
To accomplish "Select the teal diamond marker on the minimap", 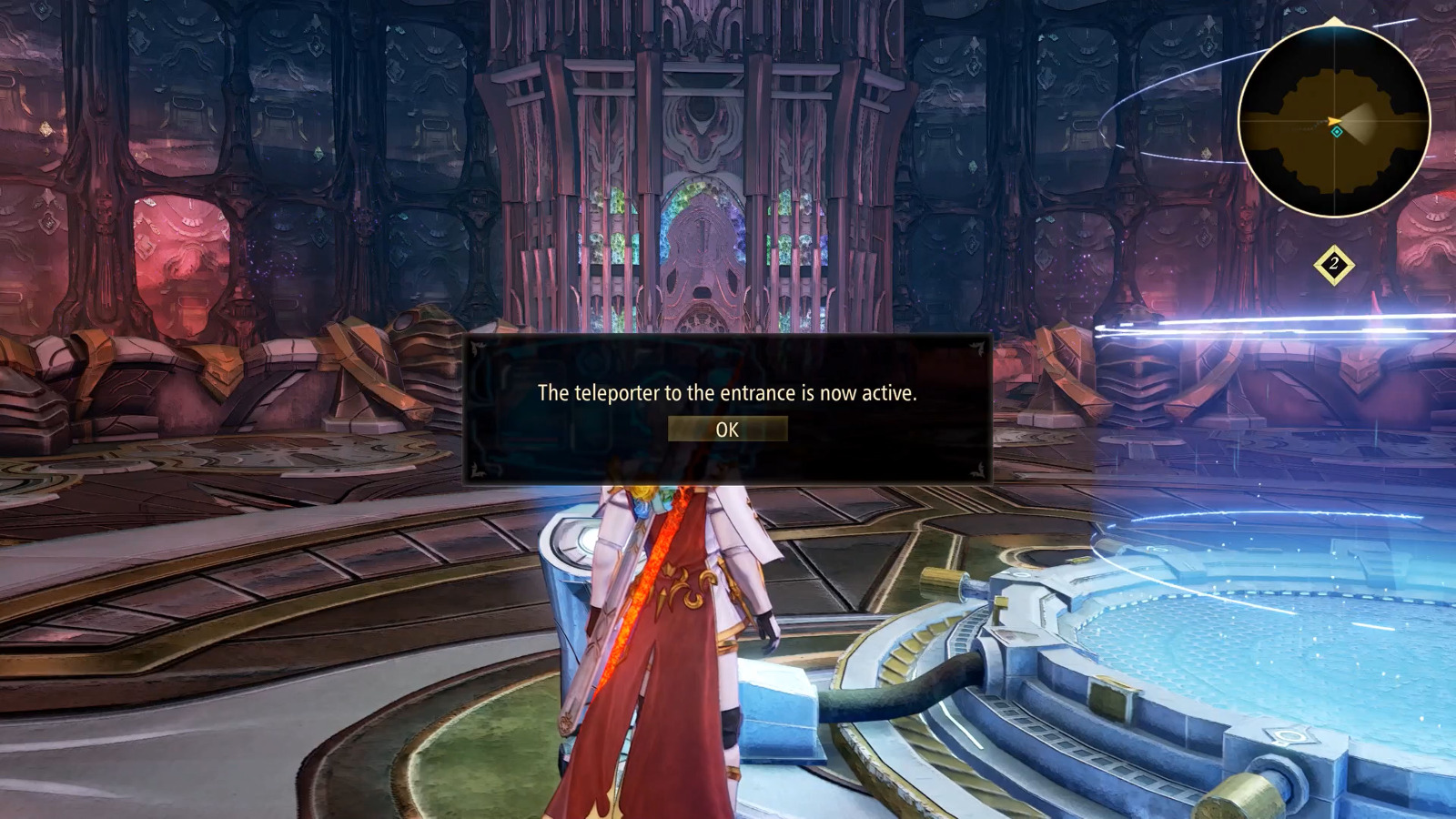I will click(x=1337, y=132).
